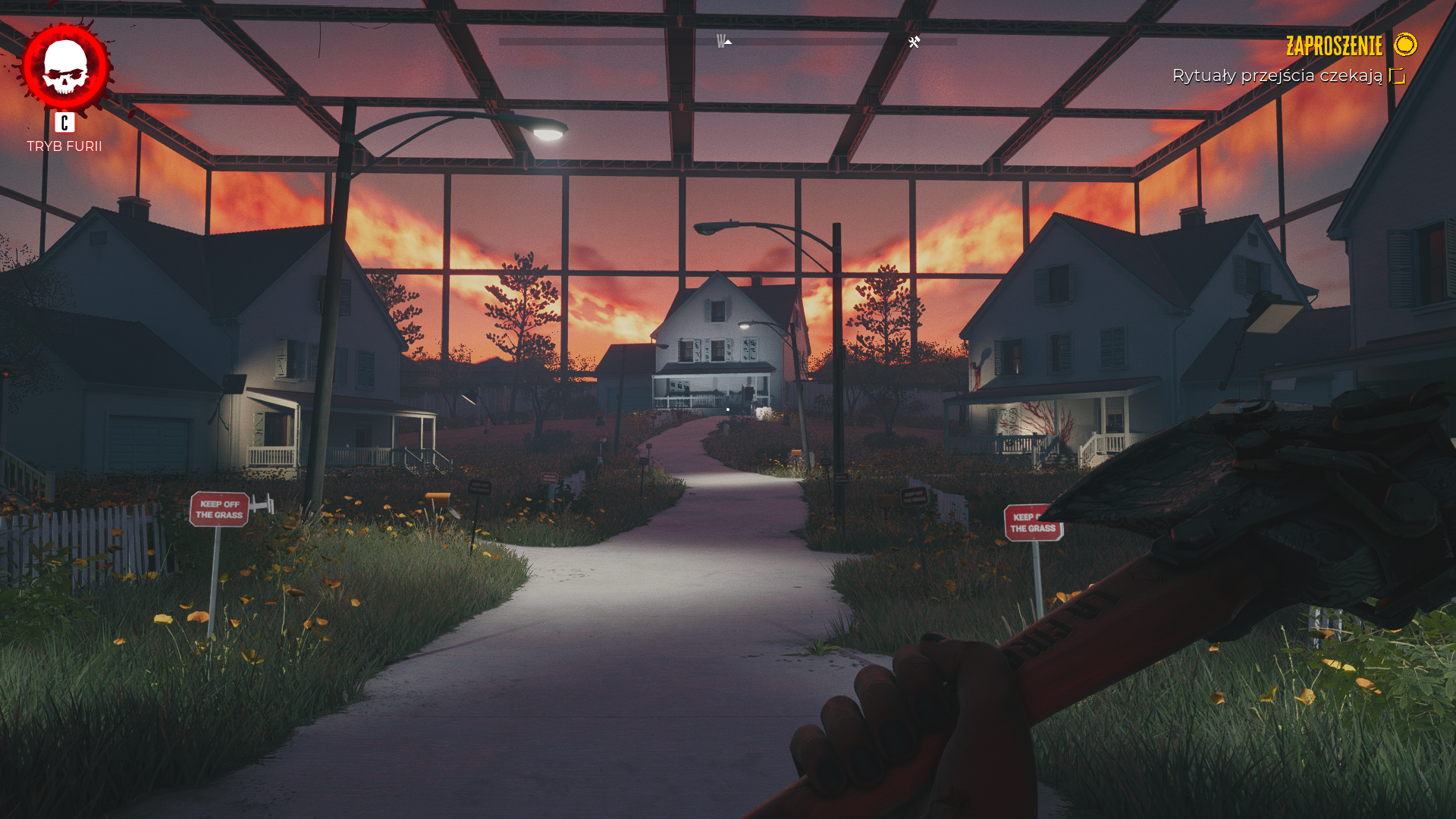Click the yellow quest marker circle icon
The height and width of the screenshot is (819, 1456).
coord(1405,45)
